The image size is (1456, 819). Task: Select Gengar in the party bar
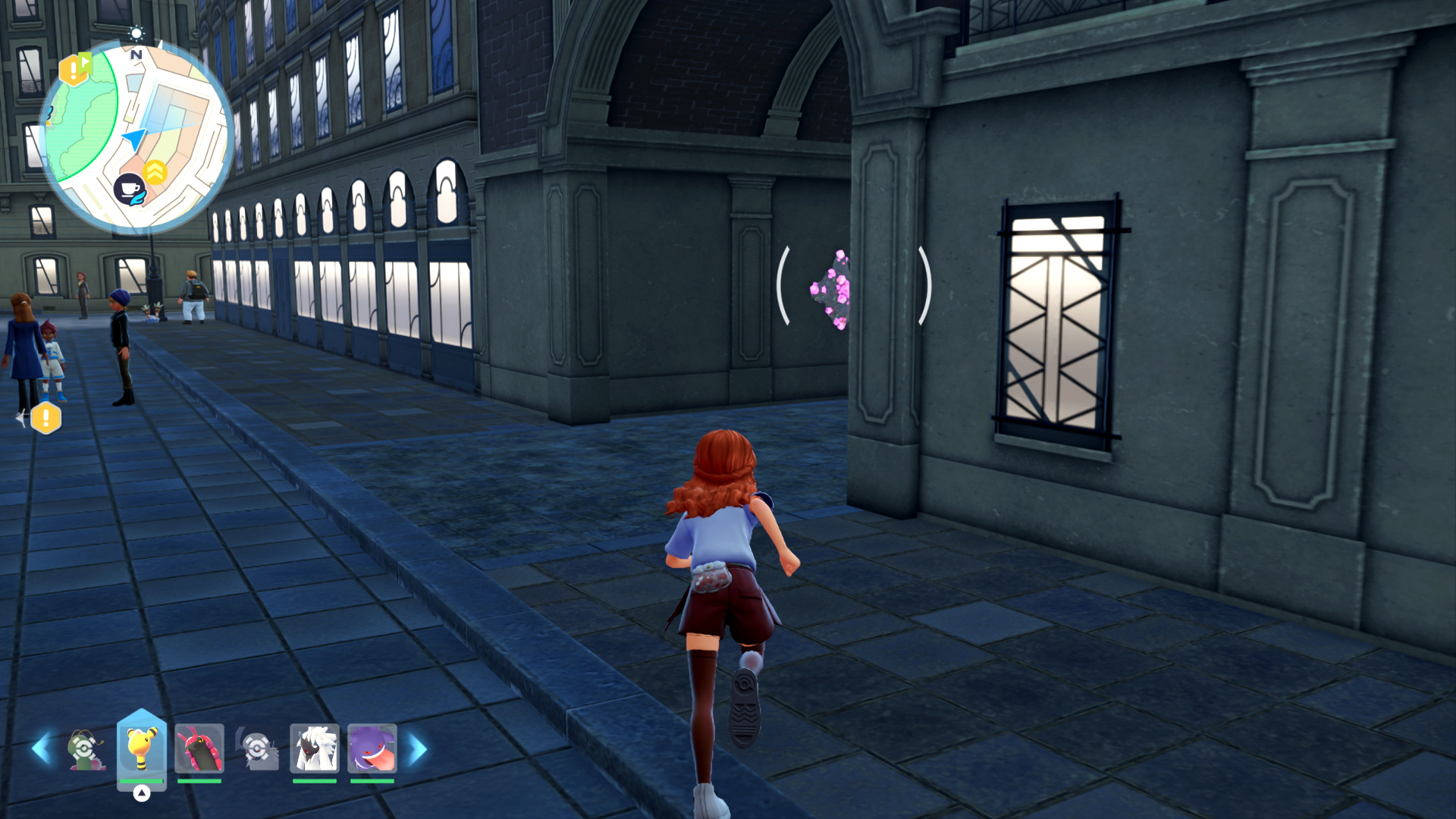click(372, 748)
